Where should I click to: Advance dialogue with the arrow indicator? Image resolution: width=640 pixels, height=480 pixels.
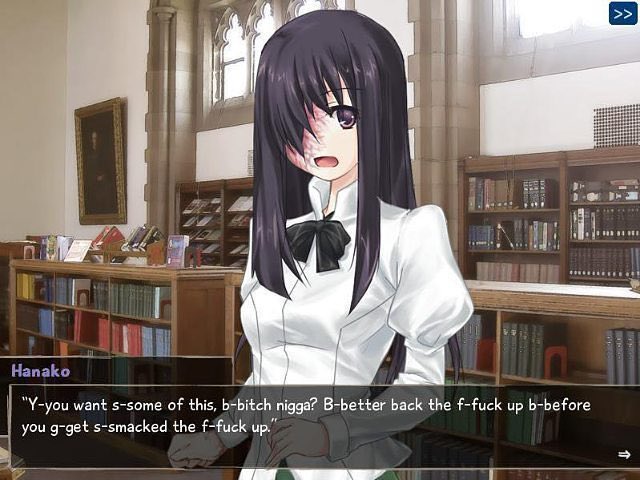[623, 454]
